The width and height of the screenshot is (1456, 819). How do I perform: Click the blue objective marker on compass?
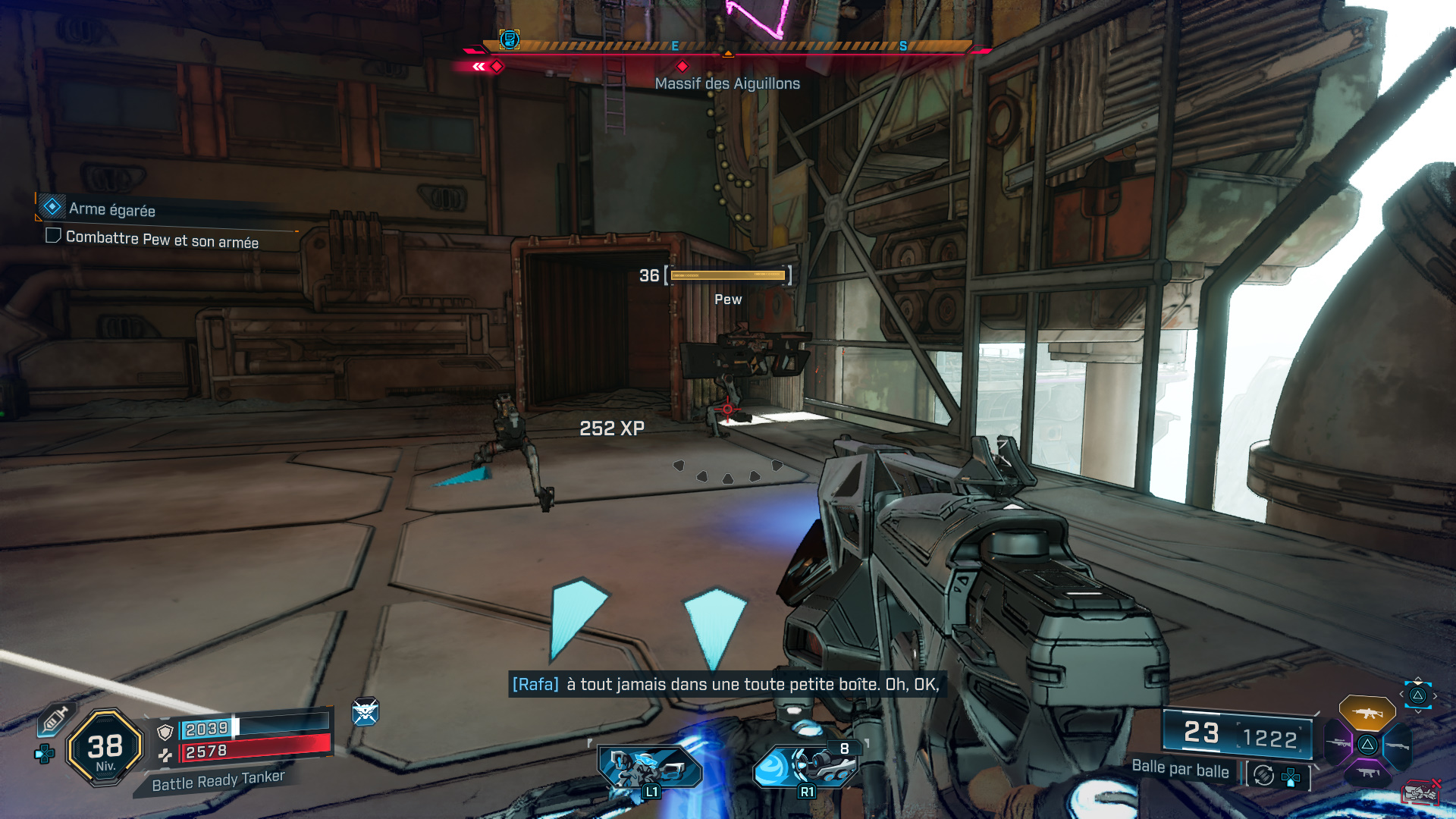click(x=510, y=39)
